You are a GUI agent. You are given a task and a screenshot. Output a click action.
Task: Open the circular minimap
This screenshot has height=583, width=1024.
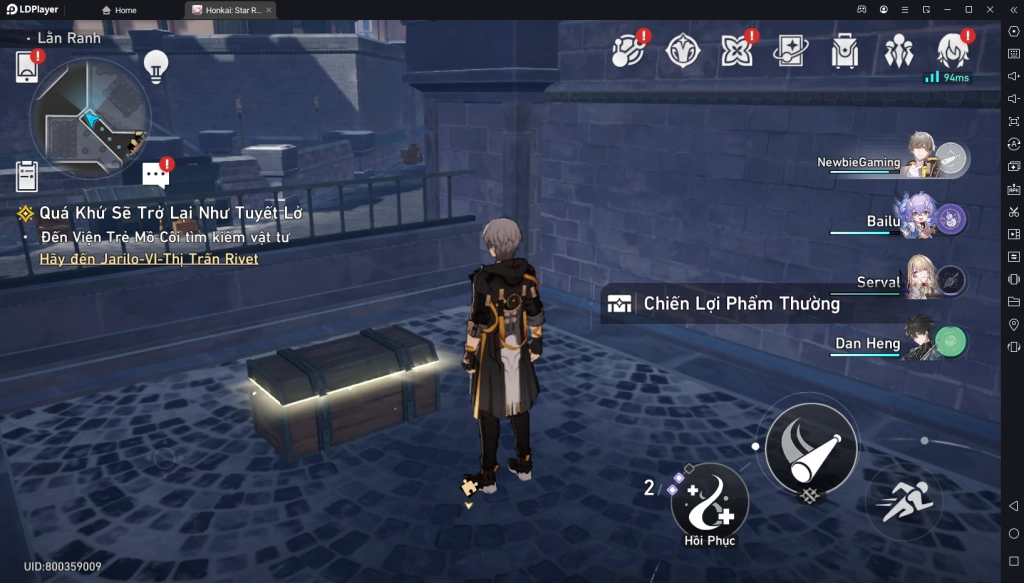click(x=90, y=118)
